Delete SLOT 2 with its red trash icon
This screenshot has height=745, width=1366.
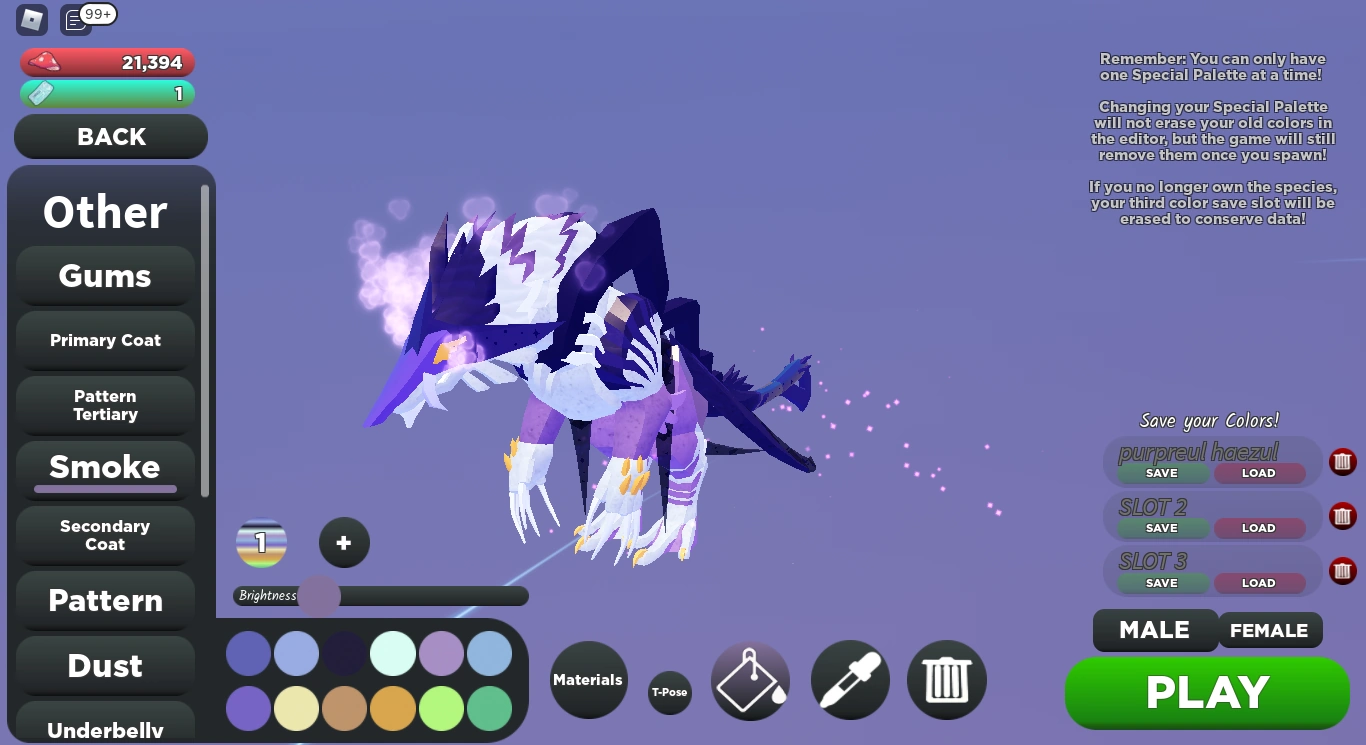click(x=1343, y=516)
